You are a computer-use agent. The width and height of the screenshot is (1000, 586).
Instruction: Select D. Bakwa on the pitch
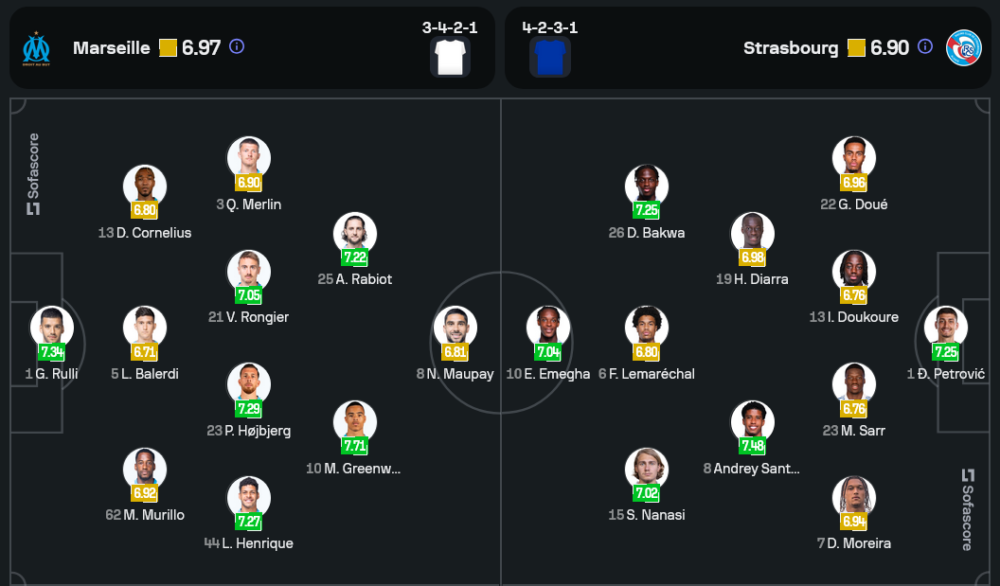(647, 187)
